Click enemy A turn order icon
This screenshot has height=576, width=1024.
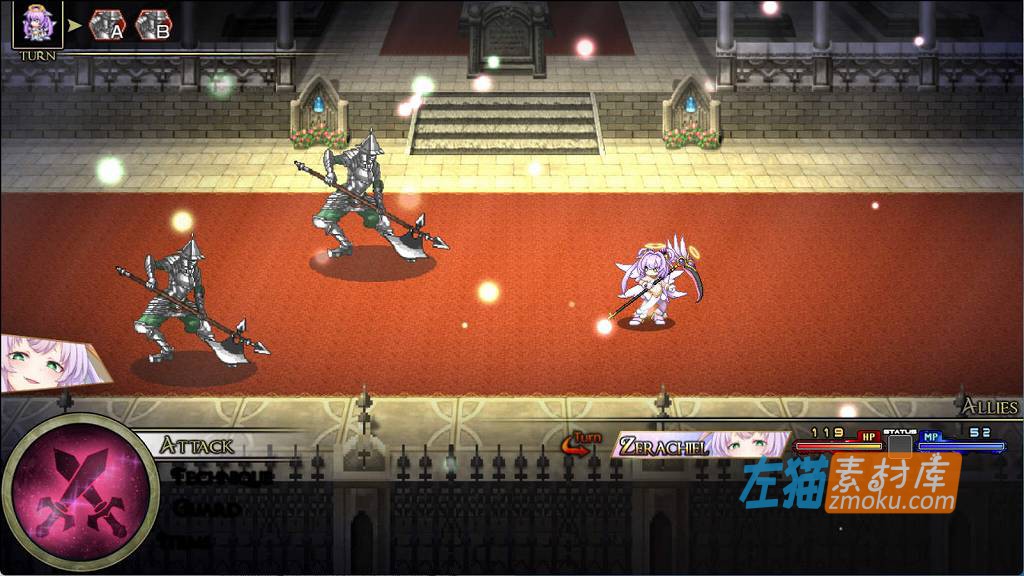point(107,25)
